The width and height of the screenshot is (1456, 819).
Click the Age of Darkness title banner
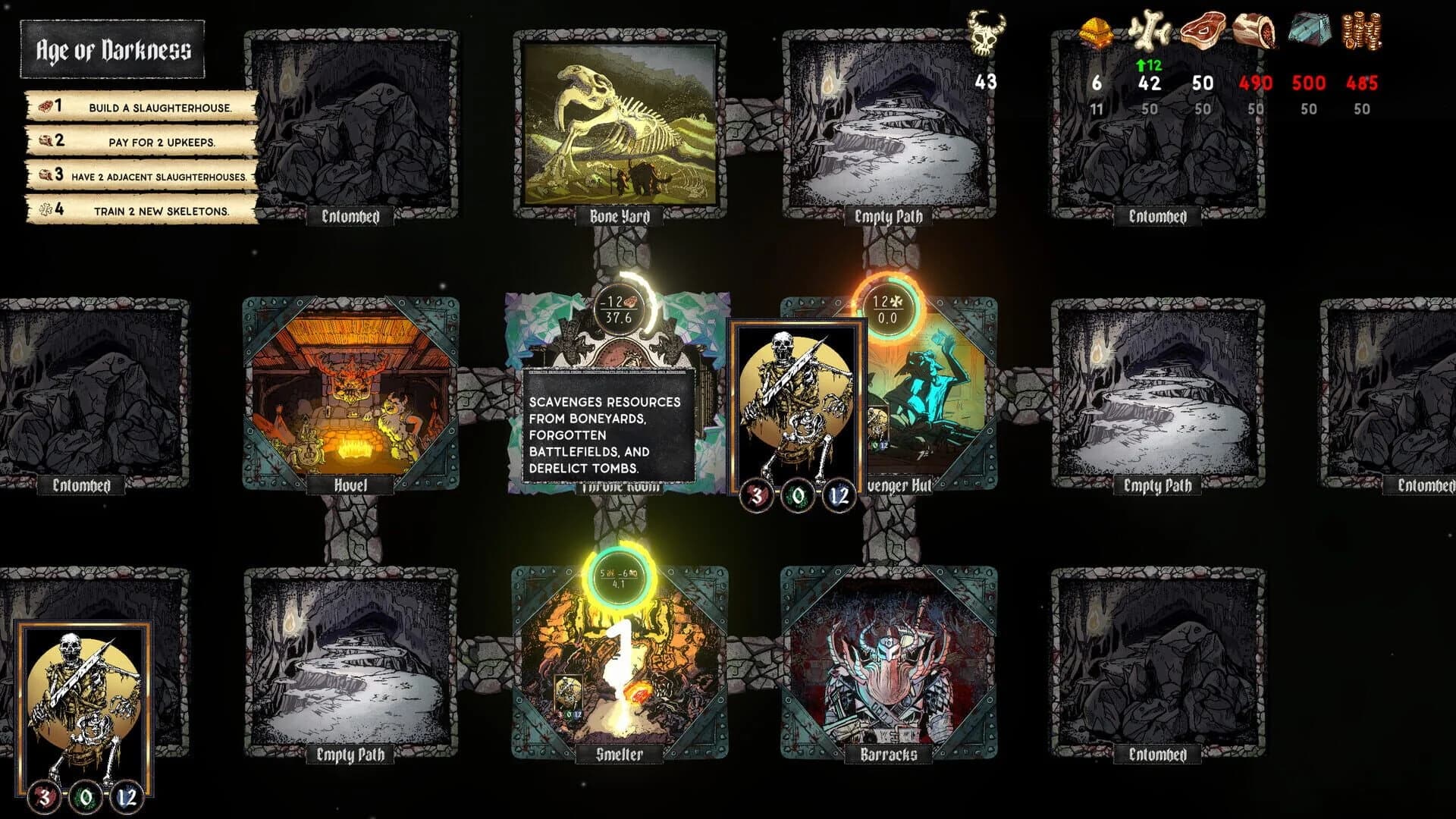114,52
